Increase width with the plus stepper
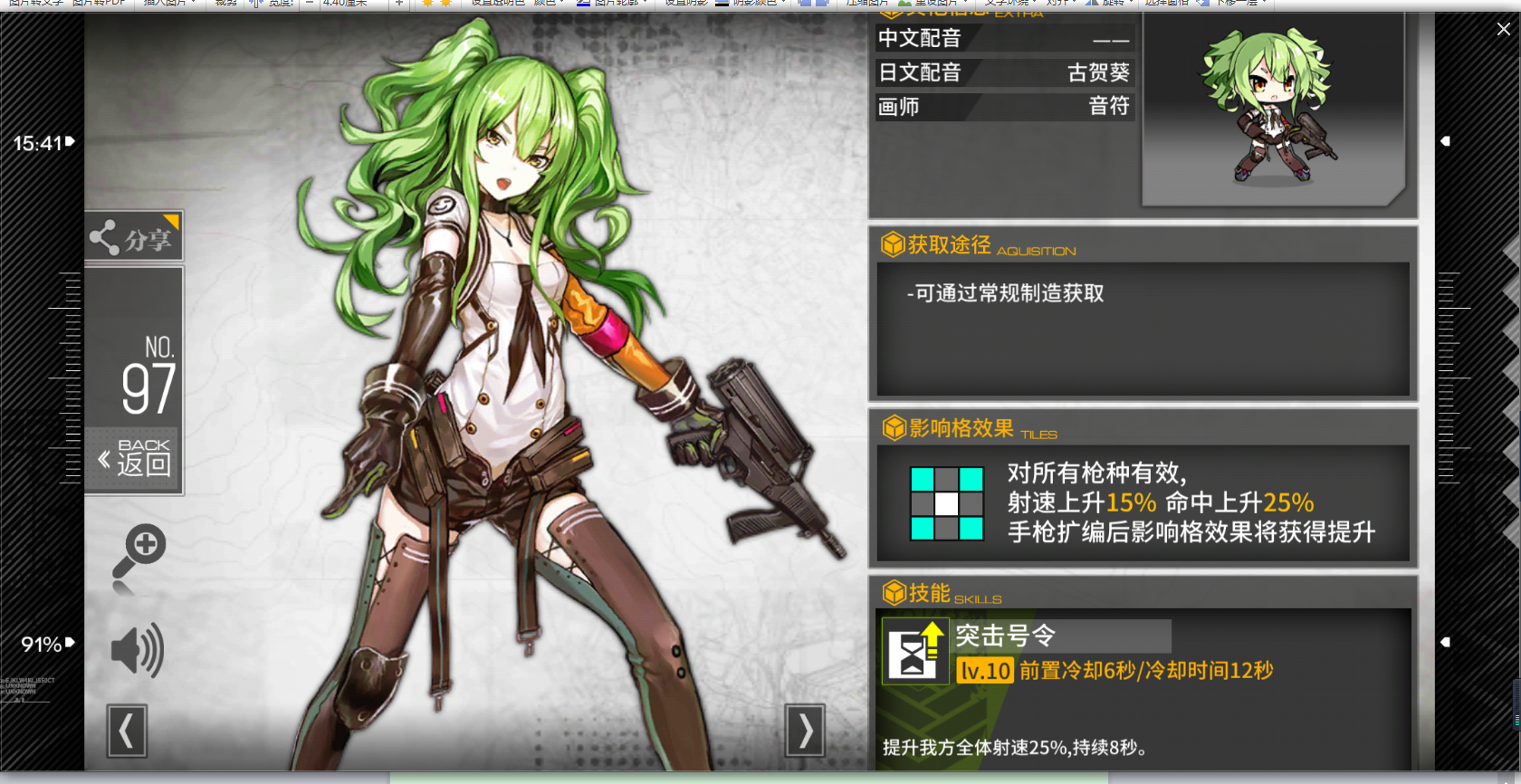 pos(398,5)
